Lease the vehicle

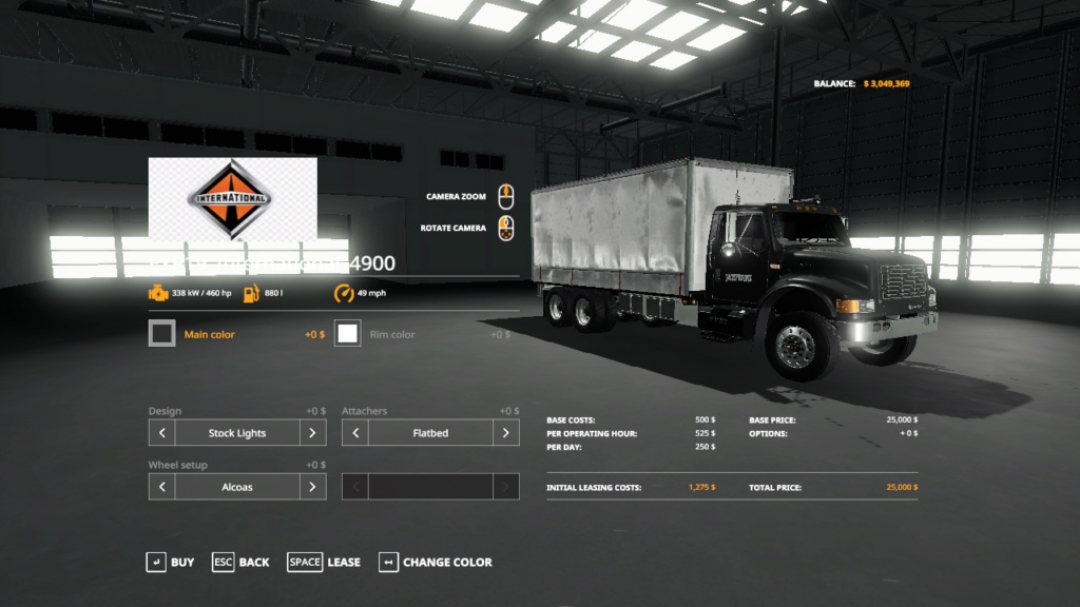(324, 562)
